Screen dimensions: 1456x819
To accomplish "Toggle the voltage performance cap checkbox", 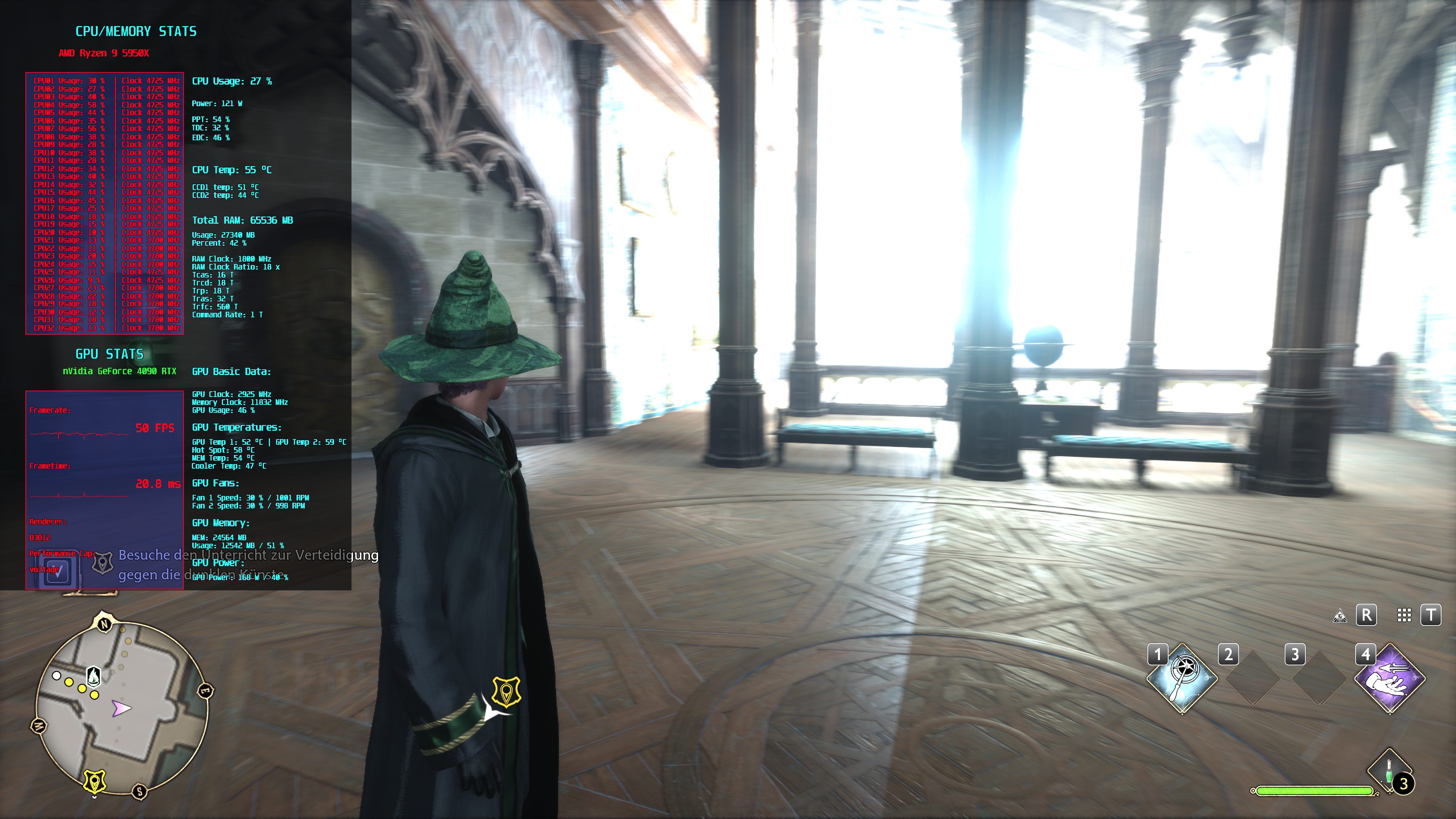I will [x=58, y=572].
